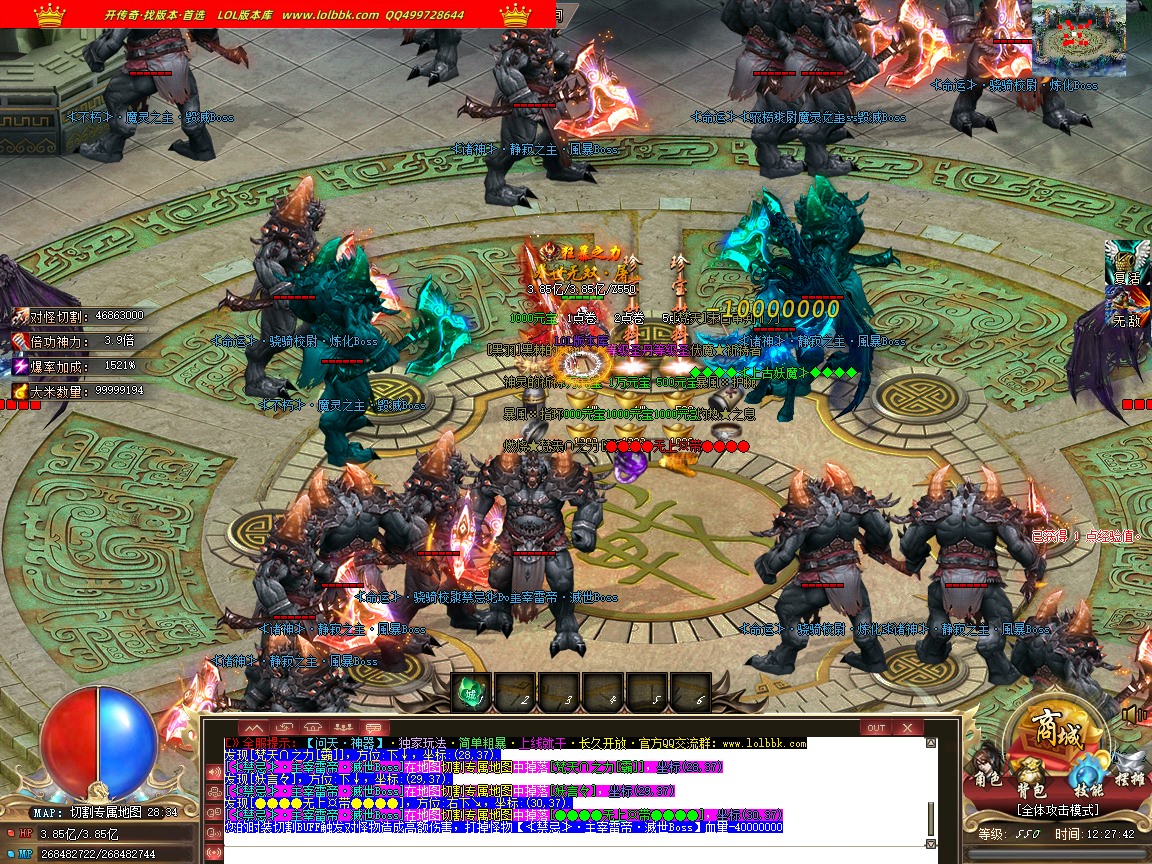Switch the 全体攻击模式 attack mode
Screen dimensions: 1152x864
[1057, 809]
